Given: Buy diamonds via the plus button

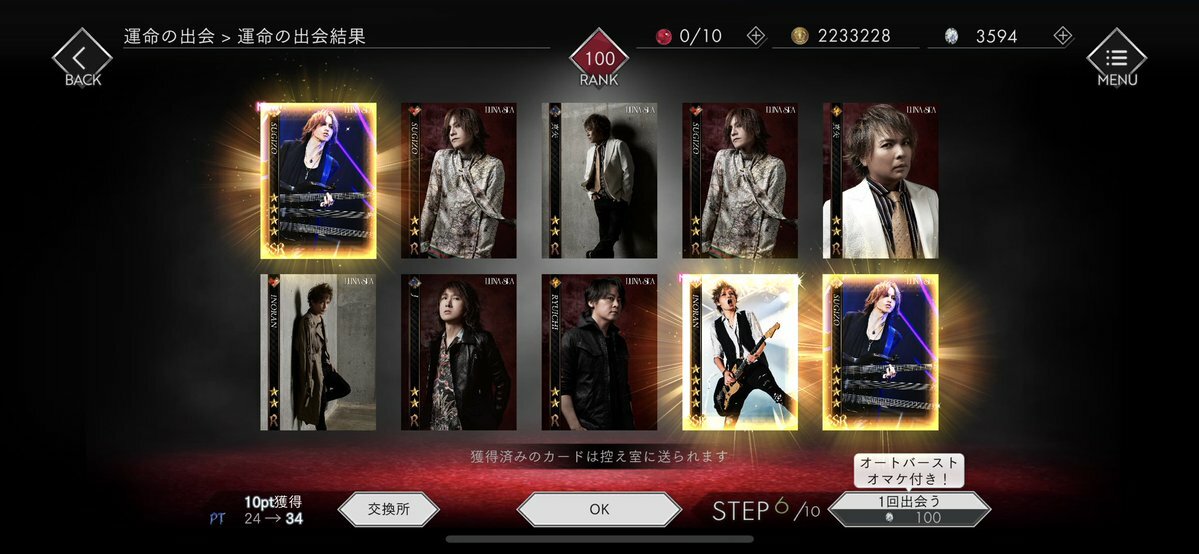Looking at the screenshot, I should (x=1062, y=36).
